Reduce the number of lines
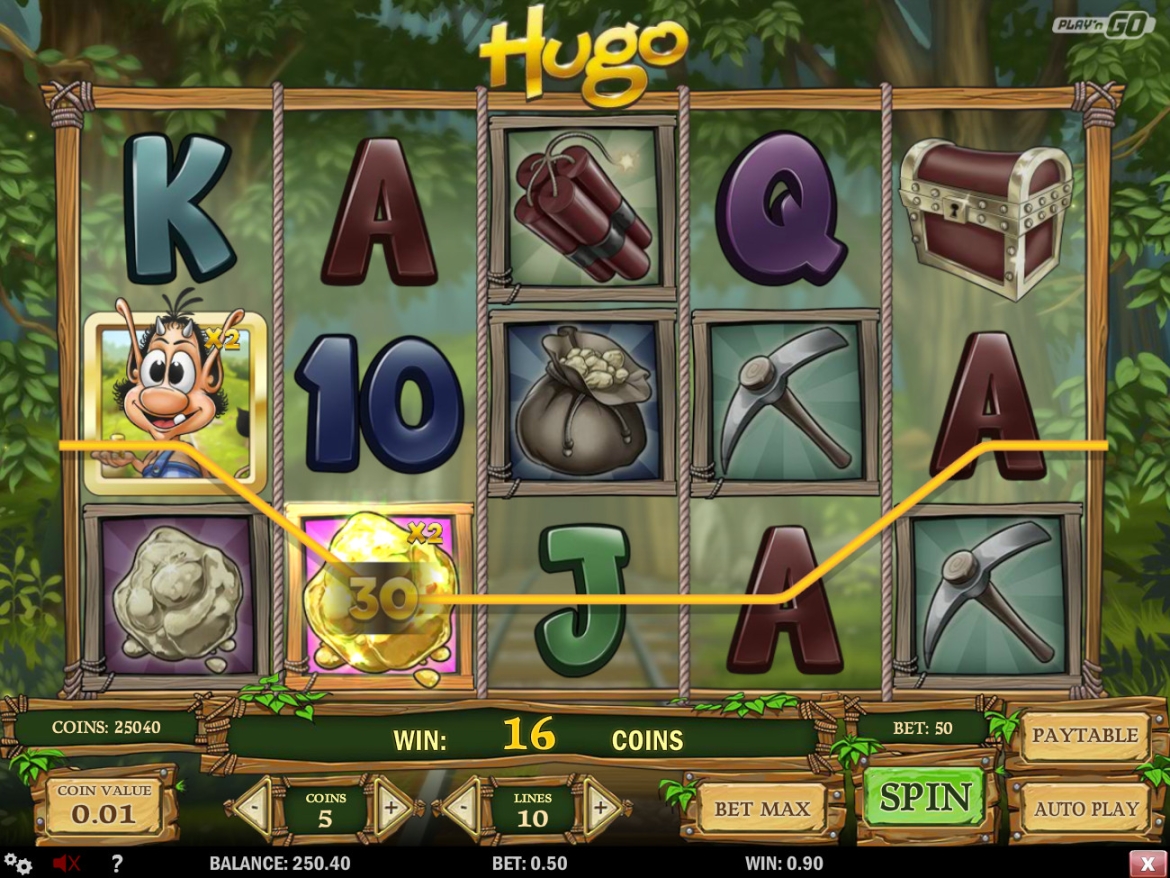Image resolution: width=1170 pixels, height=878 pixels. [462, 807]
